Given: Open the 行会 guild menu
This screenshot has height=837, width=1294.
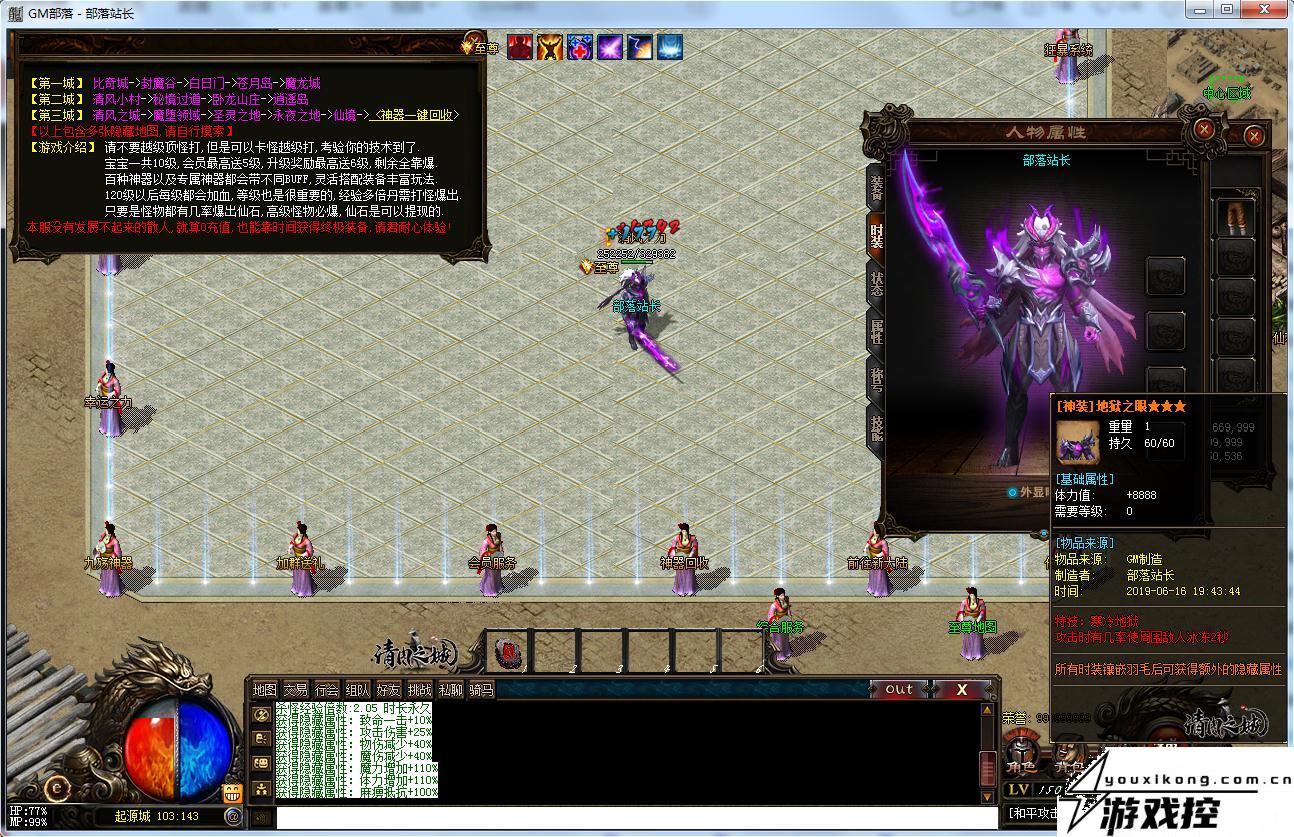Looking at the screenshot, I should click(326, 690).
